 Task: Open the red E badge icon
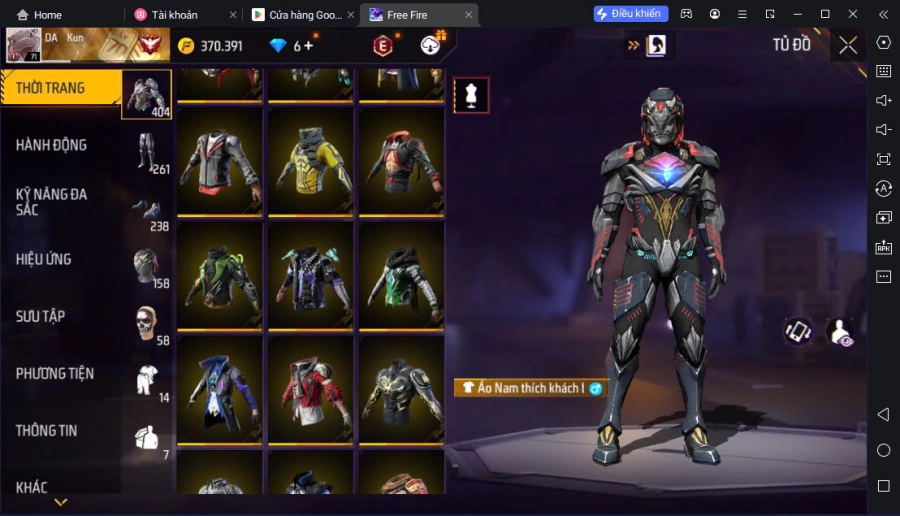pos(382,45)
